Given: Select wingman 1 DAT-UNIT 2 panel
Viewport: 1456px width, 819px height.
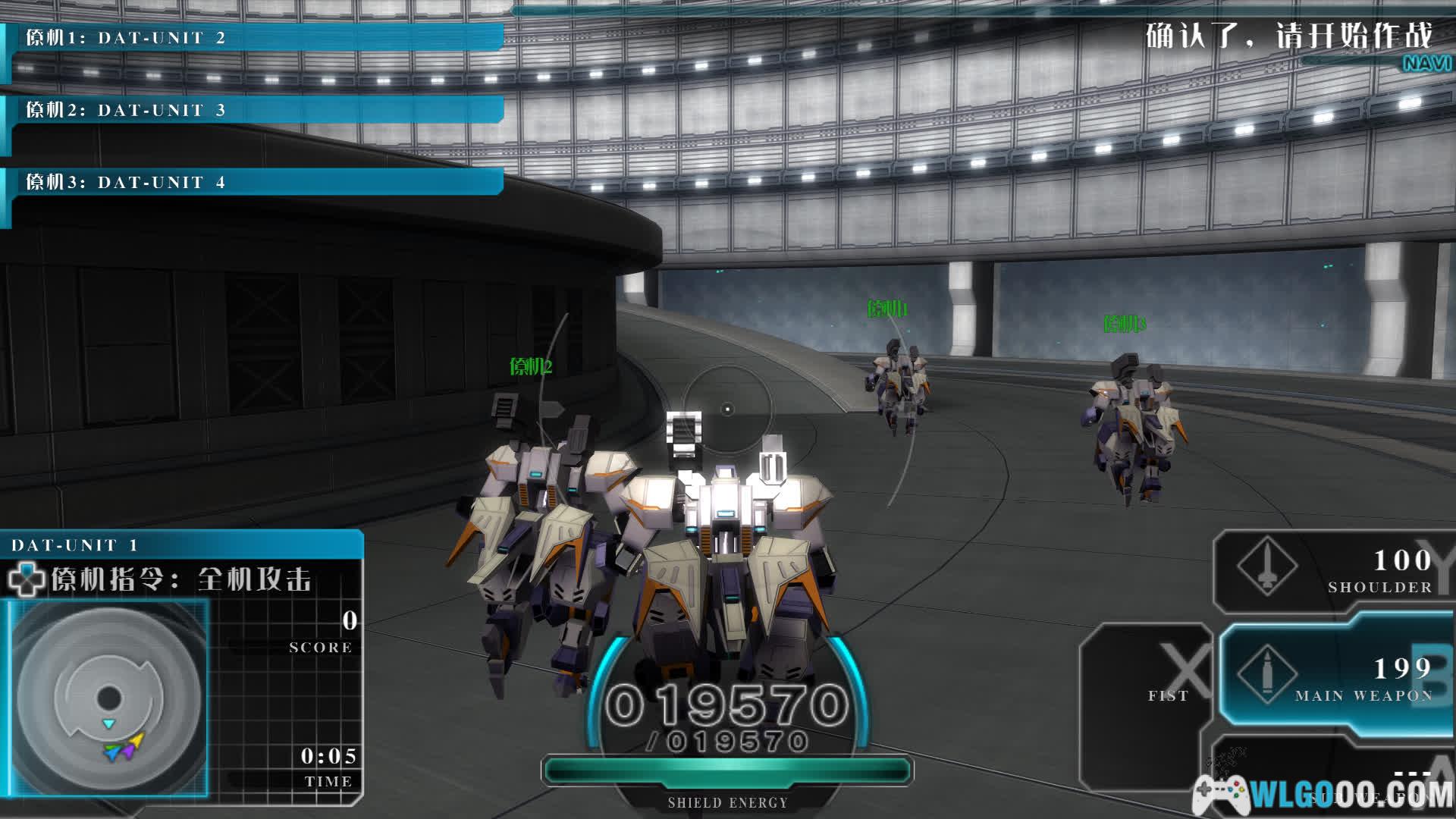Looking at the screenshot, I should 254,38.
